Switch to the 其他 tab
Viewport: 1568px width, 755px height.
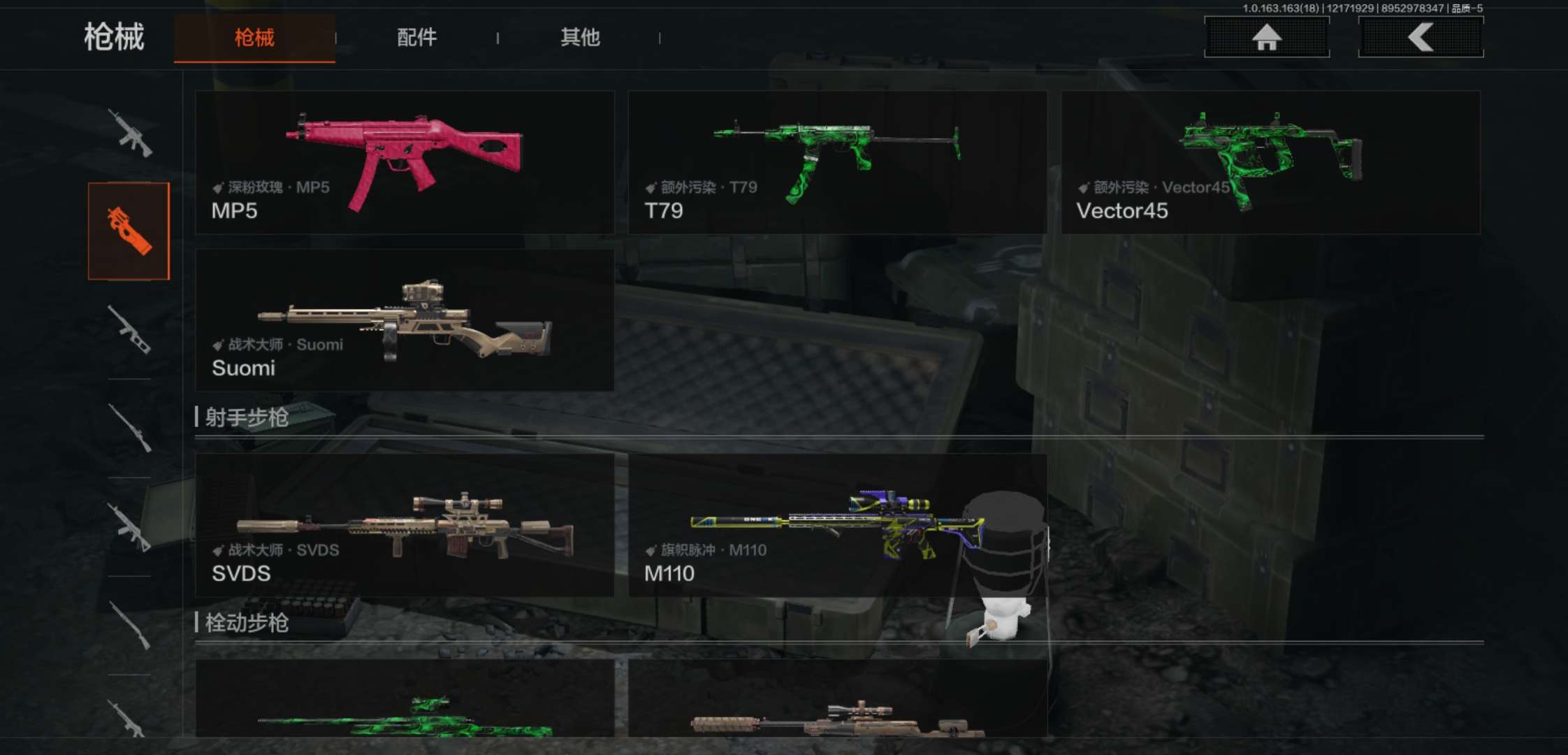point(580,38)
